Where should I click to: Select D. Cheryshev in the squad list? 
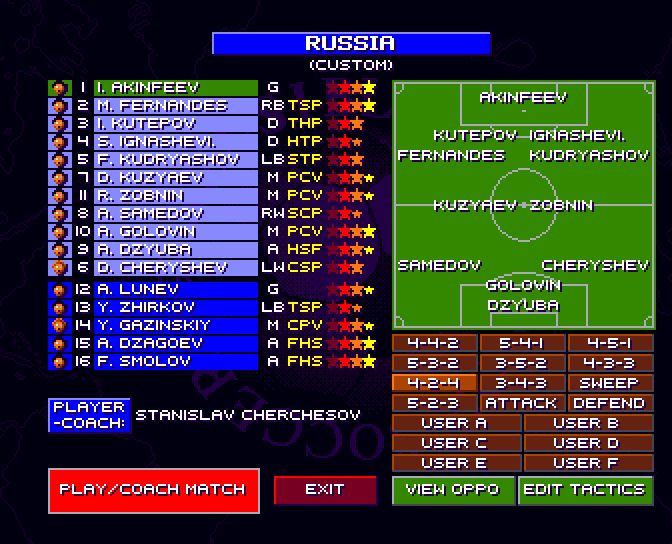(175, 268)
